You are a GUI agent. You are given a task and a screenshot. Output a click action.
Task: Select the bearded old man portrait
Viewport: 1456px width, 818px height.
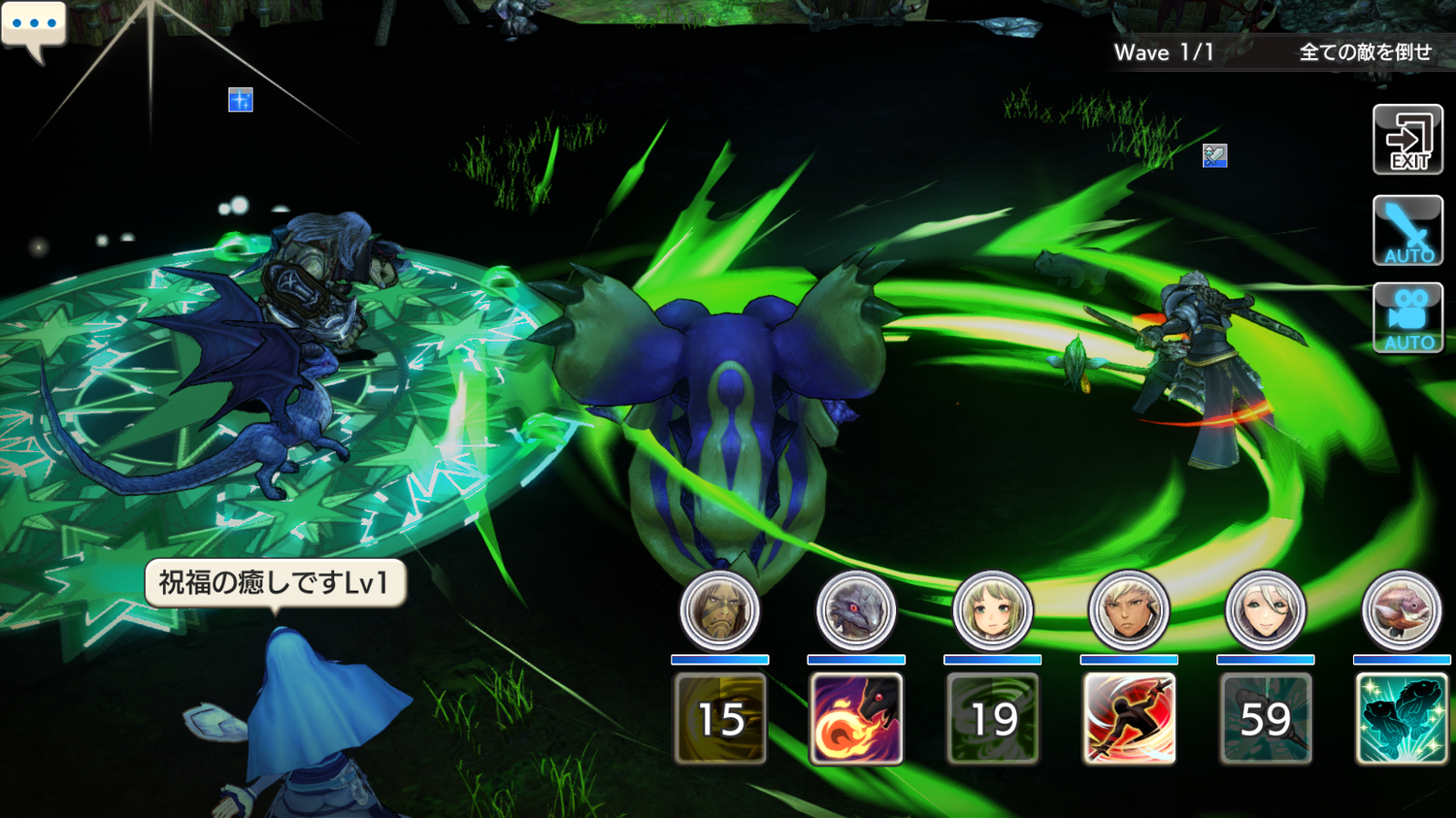coord(719,611)
